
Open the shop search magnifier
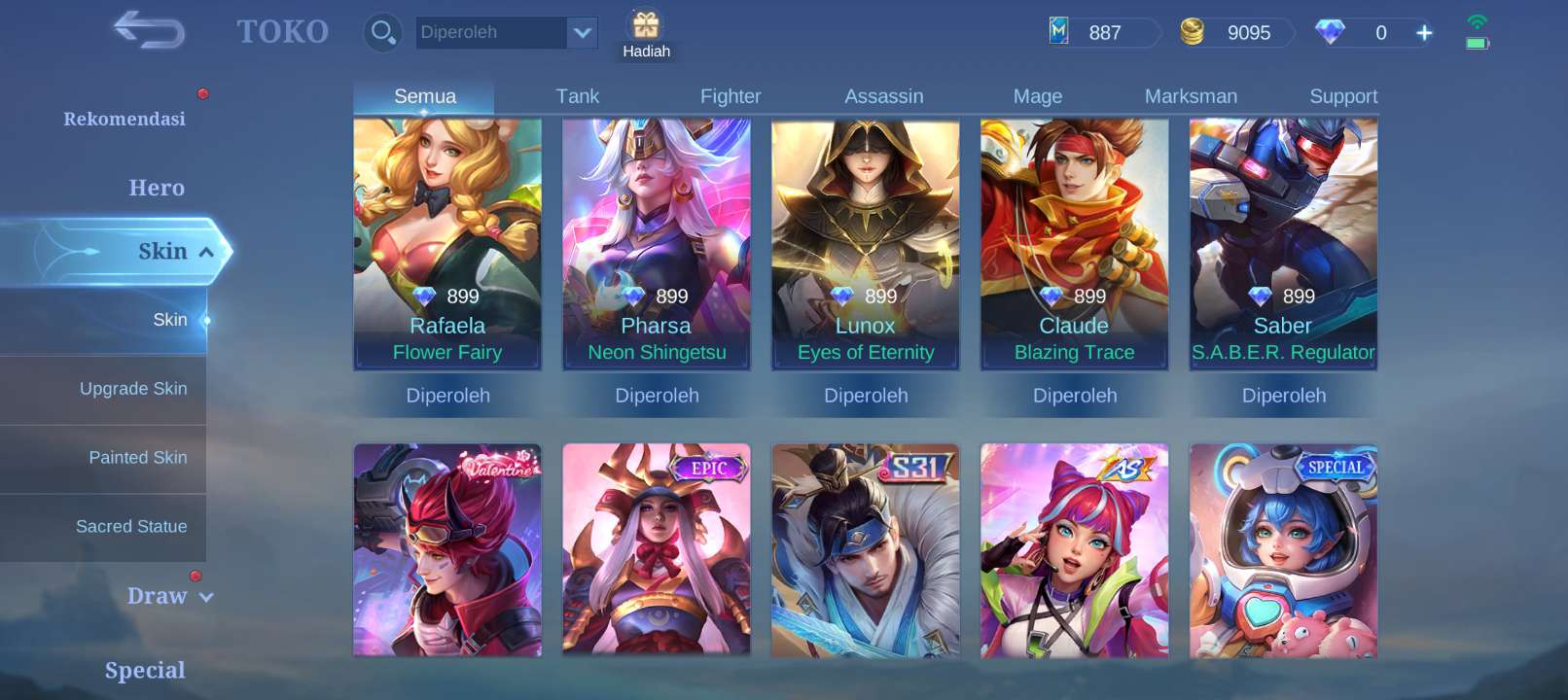tap(382, 32)
